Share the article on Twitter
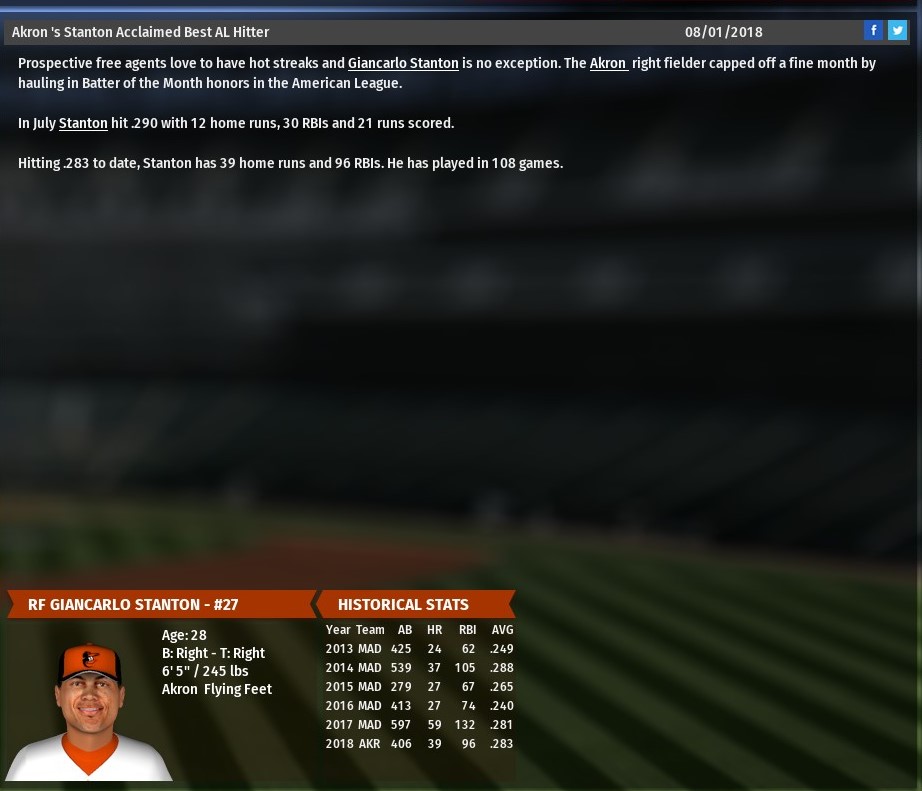Viewport: 922px width, 791px height. tap(897, 31)
